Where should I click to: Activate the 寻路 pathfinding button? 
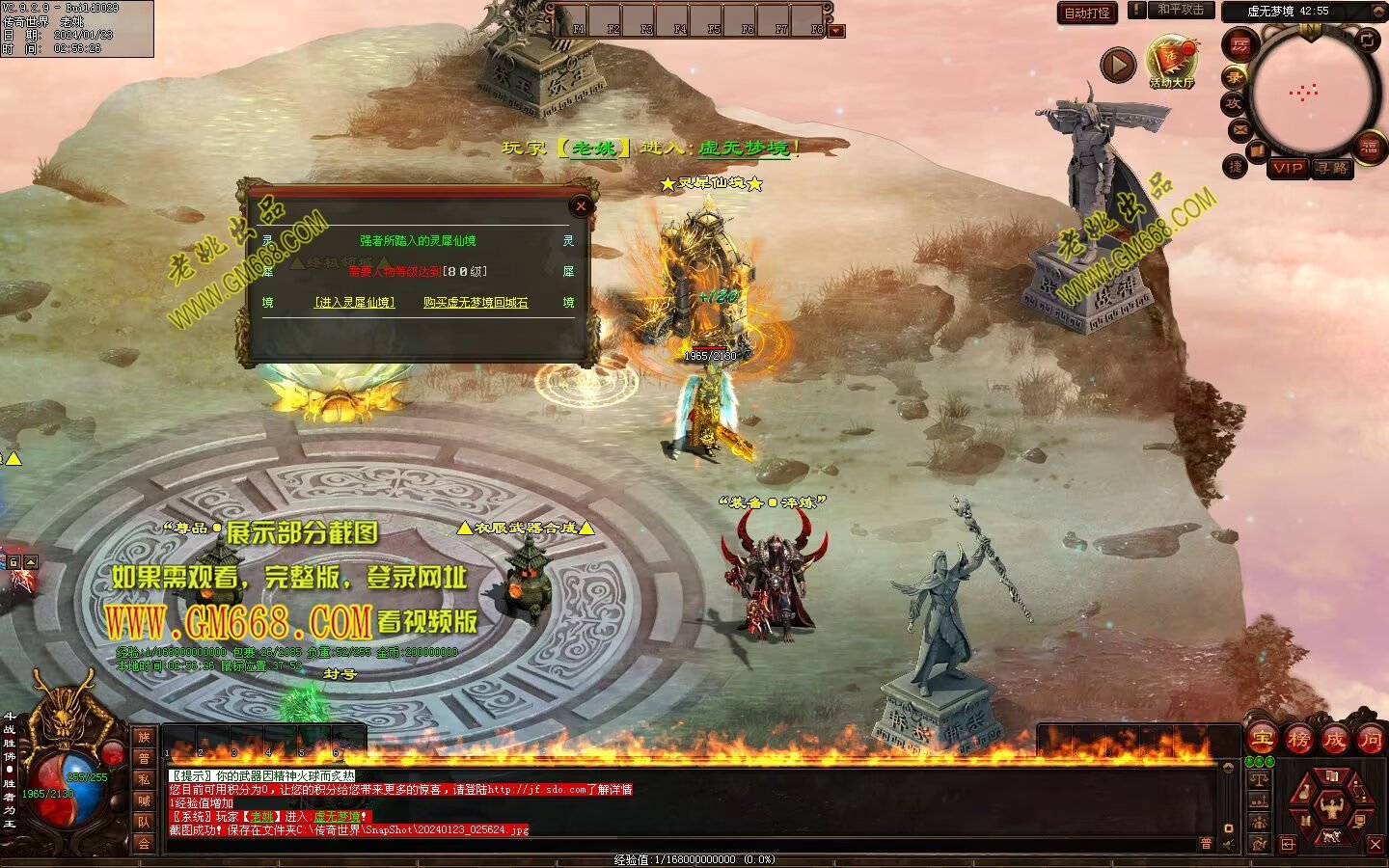tap(1332, 168)
